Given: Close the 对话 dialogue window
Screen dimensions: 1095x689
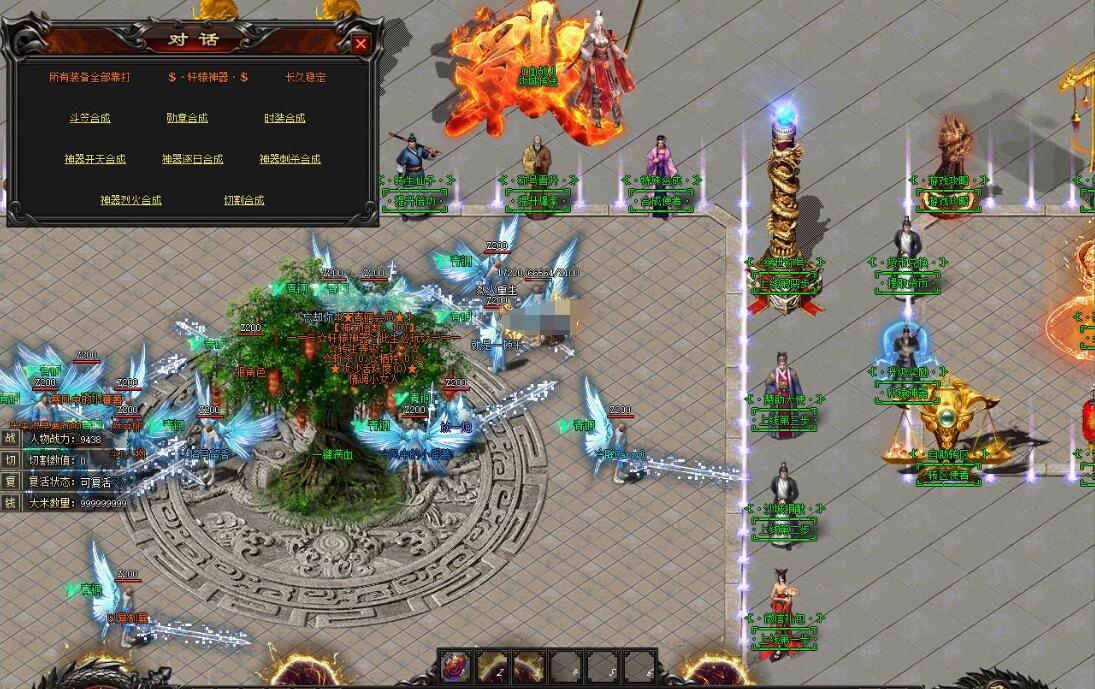Looking at the screenshot, I should click(361, 43).
